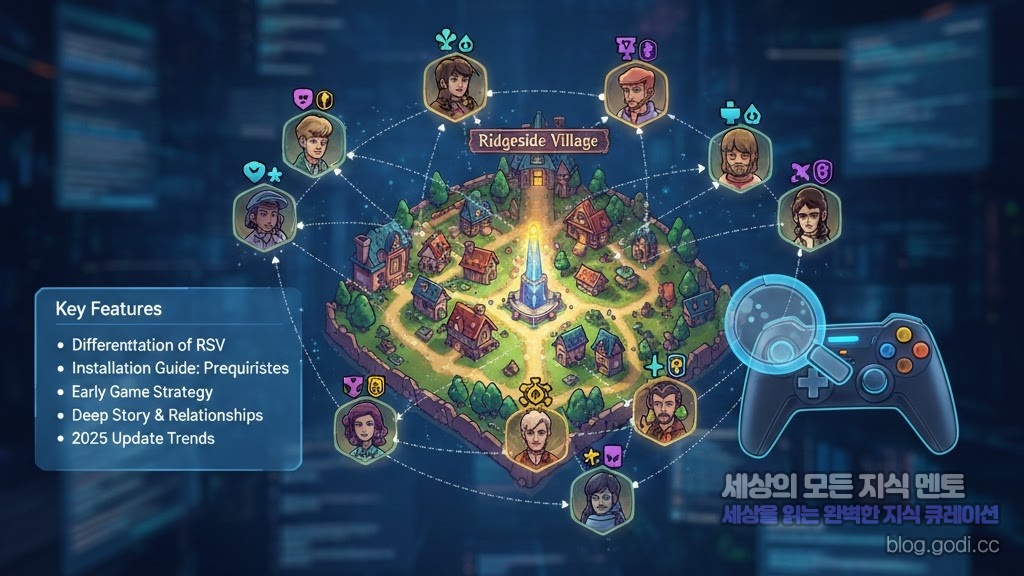Open the Differentiation of RSV entry
The width and height of the screenshot is (1024, 576).
[148, 345]
